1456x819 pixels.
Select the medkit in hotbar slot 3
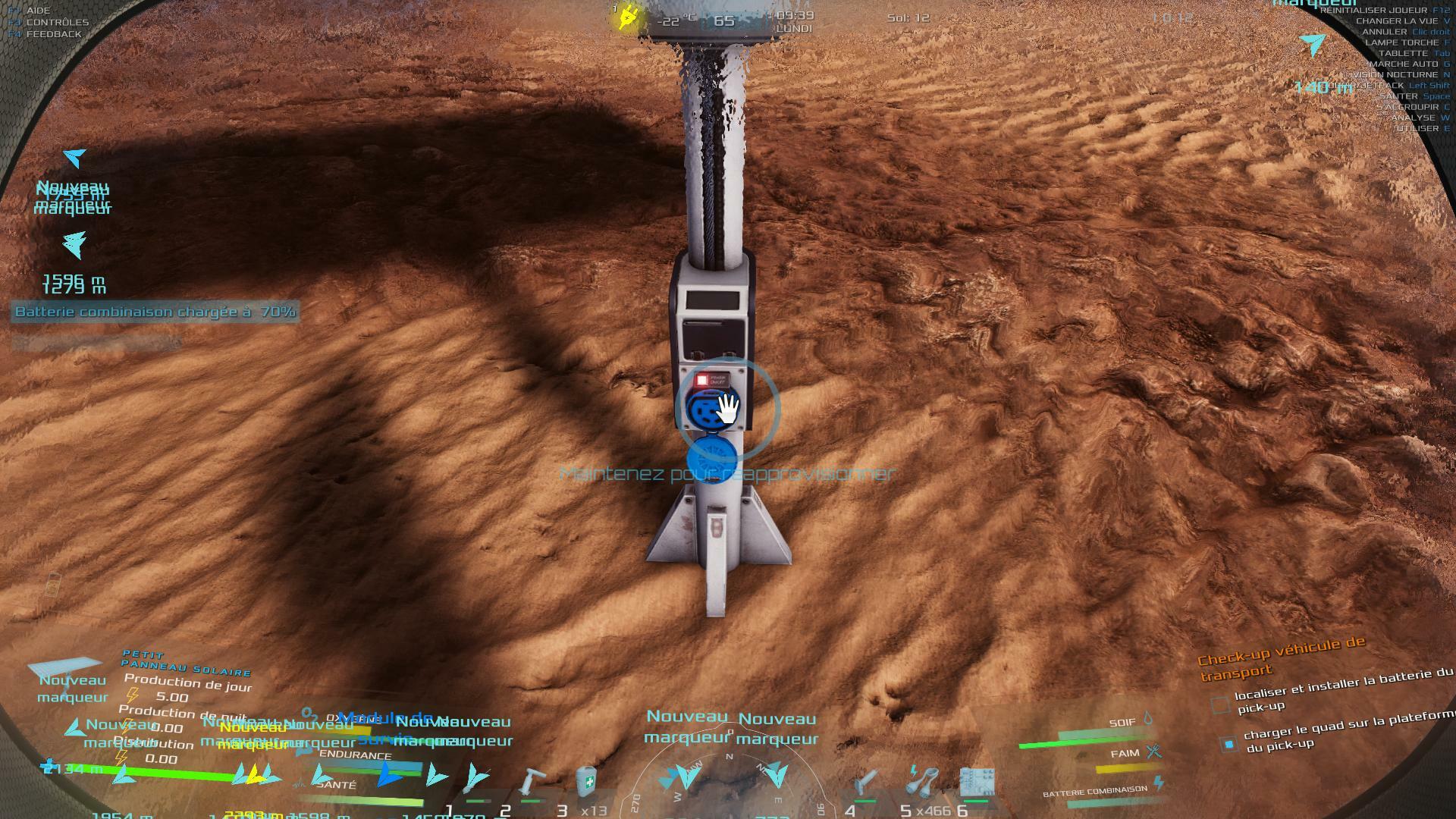coord(586,781)
